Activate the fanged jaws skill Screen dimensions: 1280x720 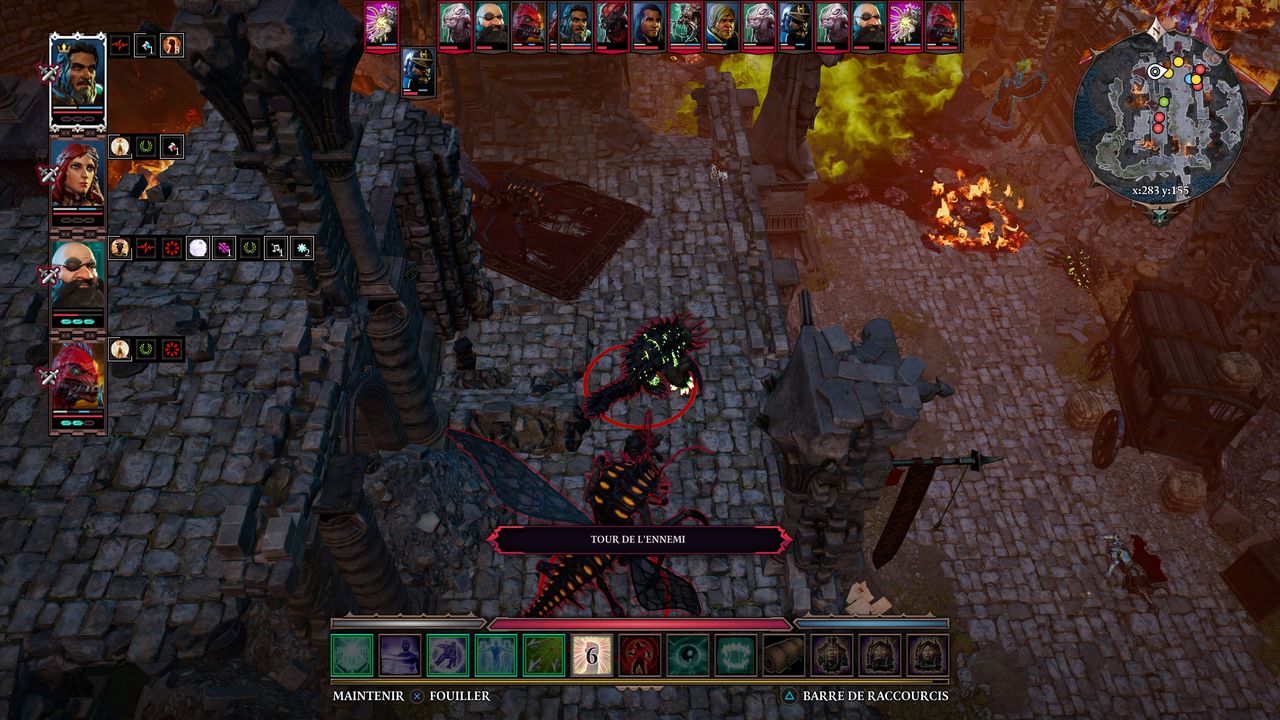pyautogui.click(x=736, y=655)
